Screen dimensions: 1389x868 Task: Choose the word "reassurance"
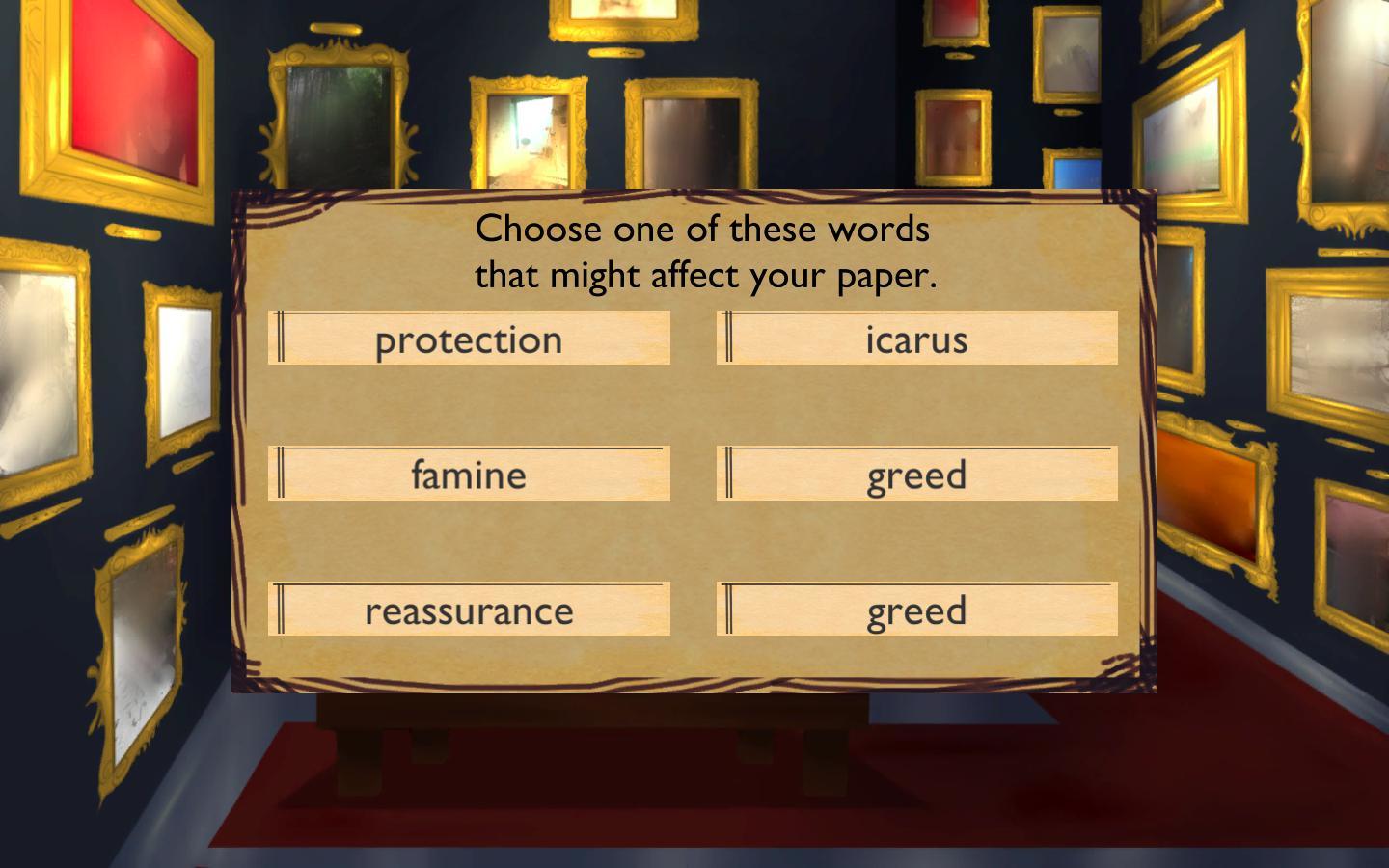pos(470,609)
